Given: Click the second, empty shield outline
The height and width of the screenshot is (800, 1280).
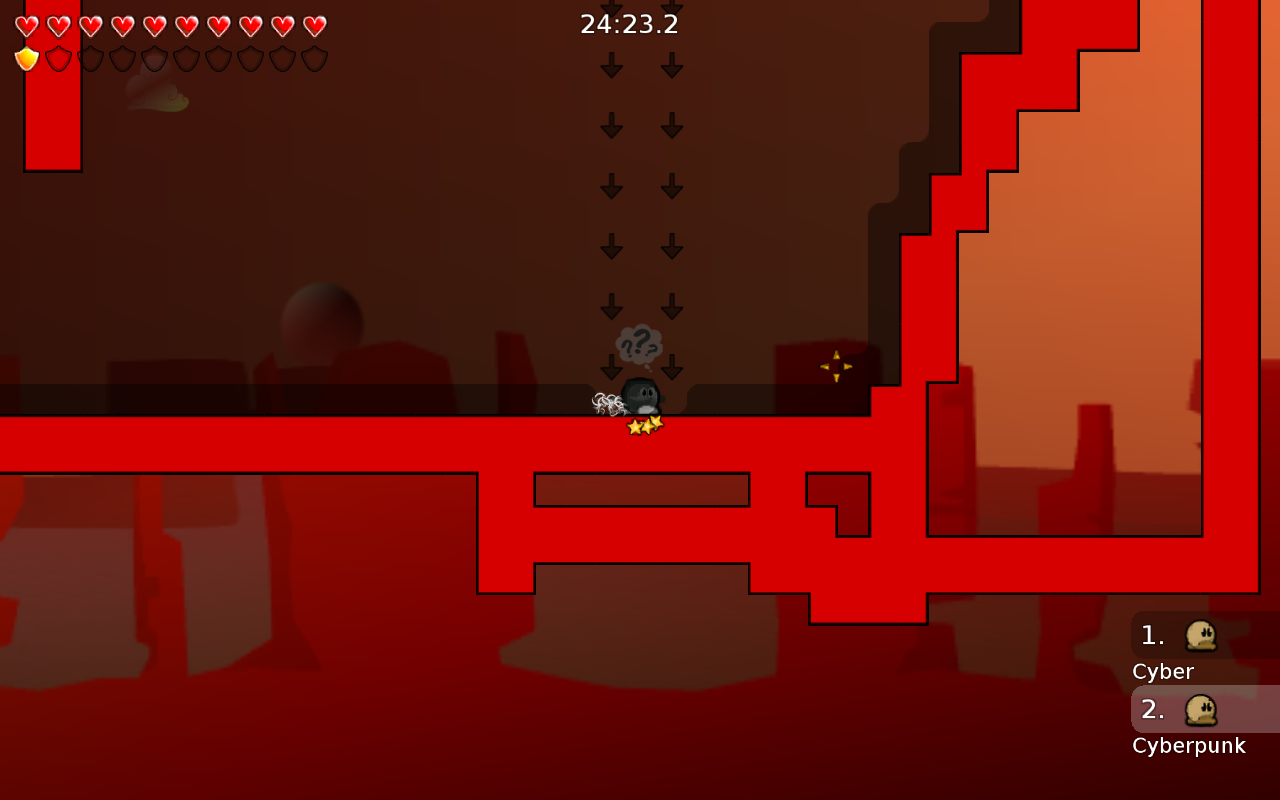Looking at the screenshot, I should point(57,57).
